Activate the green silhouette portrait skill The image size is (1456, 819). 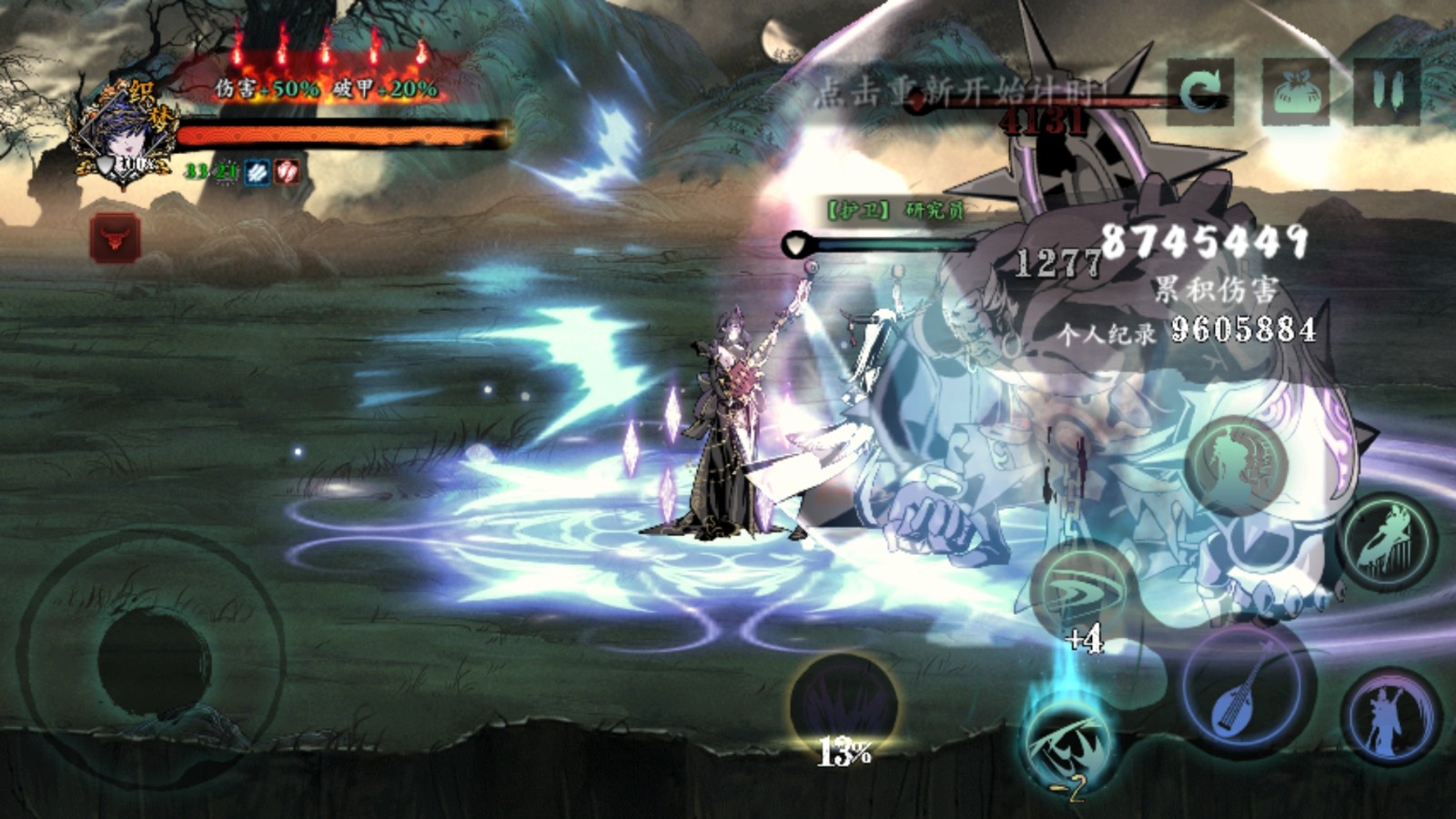click(x=1237, y=464)
